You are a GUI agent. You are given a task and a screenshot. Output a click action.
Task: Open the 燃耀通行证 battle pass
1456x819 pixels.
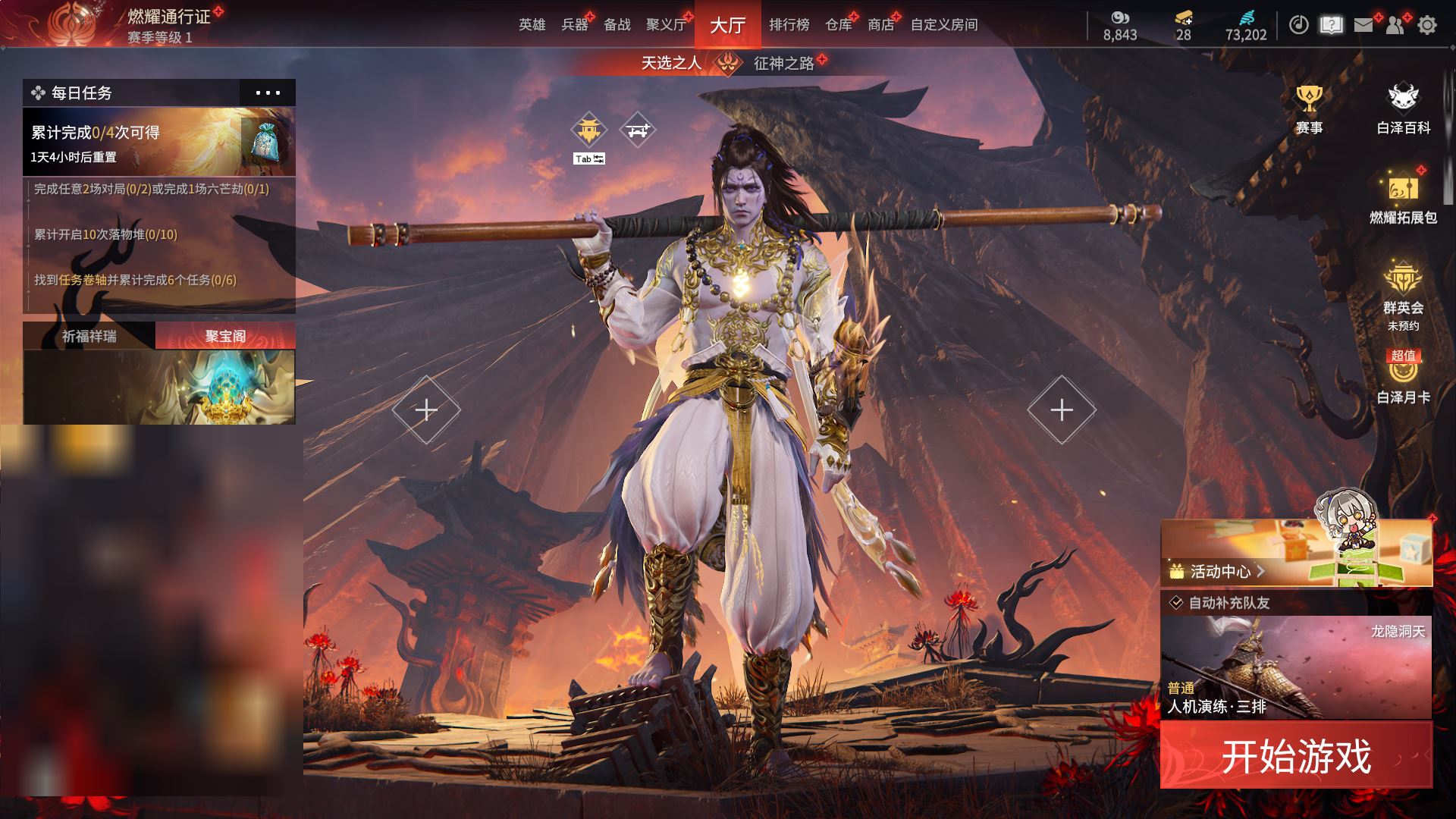(168, 17)
